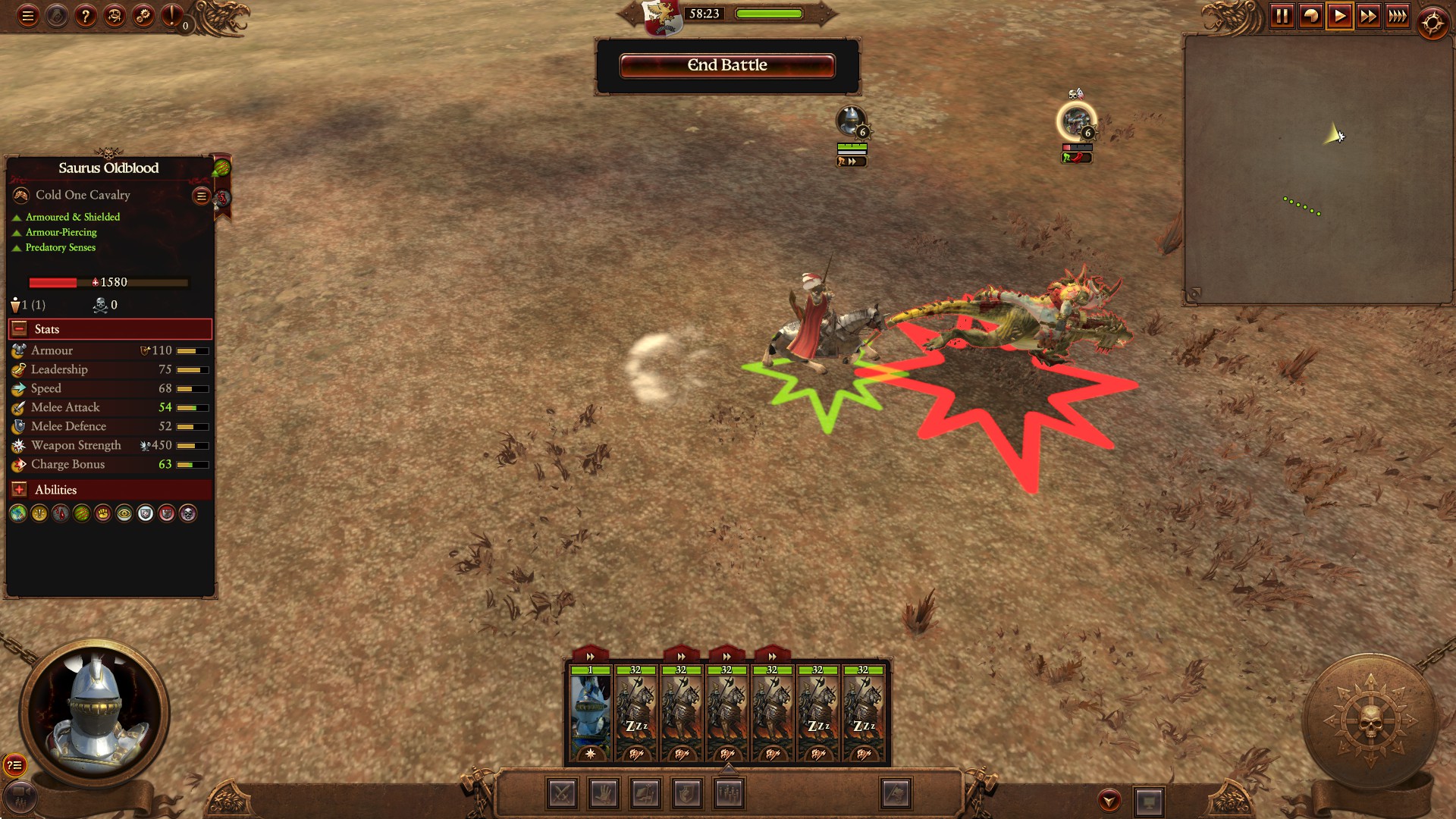Click the Saurus Oldblood health bar
The height and width of the screenshot is (819, 1456).
[108, 282]
